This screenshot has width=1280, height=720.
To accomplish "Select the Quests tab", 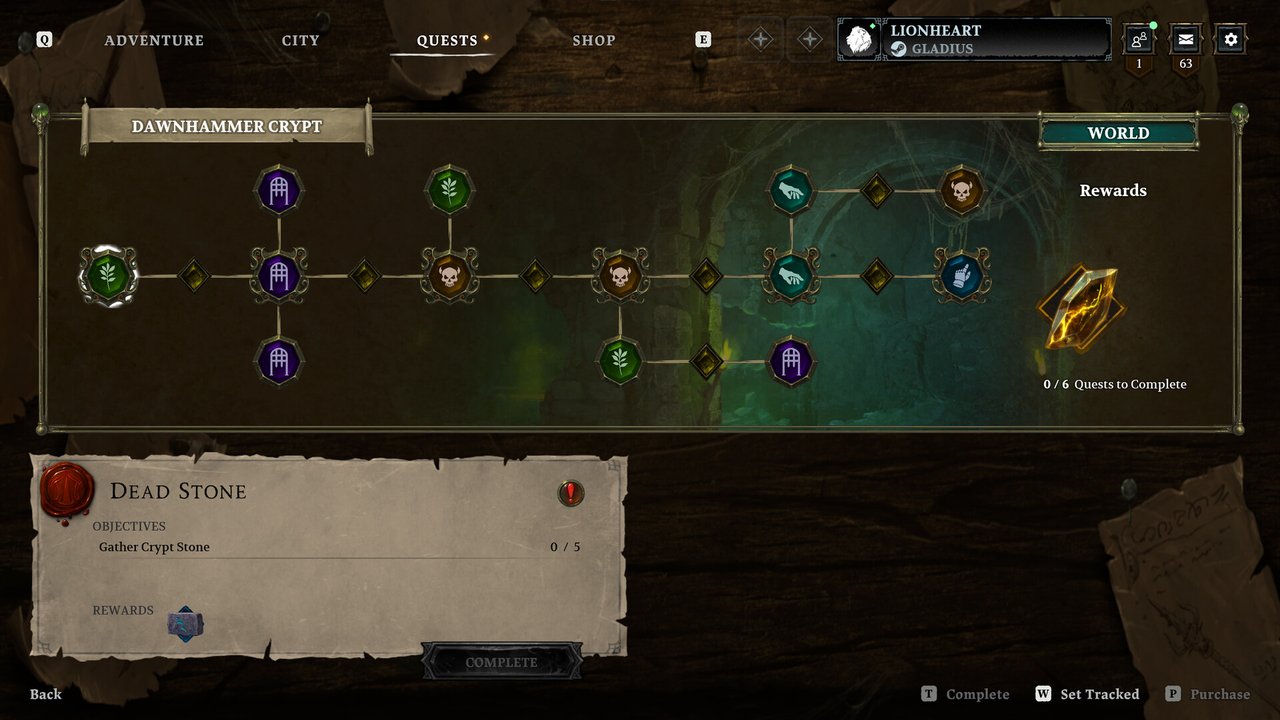I will pyautogui.click(x=447, y=41).
